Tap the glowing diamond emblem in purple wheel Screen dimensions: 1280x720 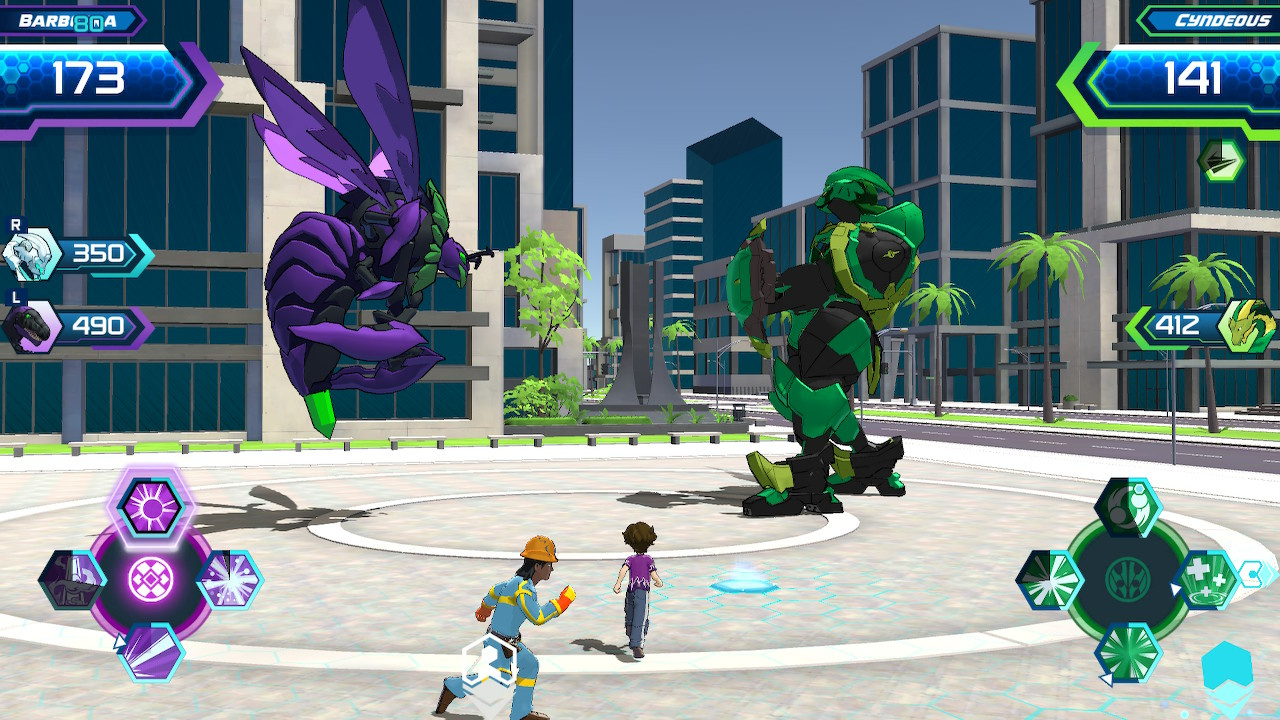151,580
